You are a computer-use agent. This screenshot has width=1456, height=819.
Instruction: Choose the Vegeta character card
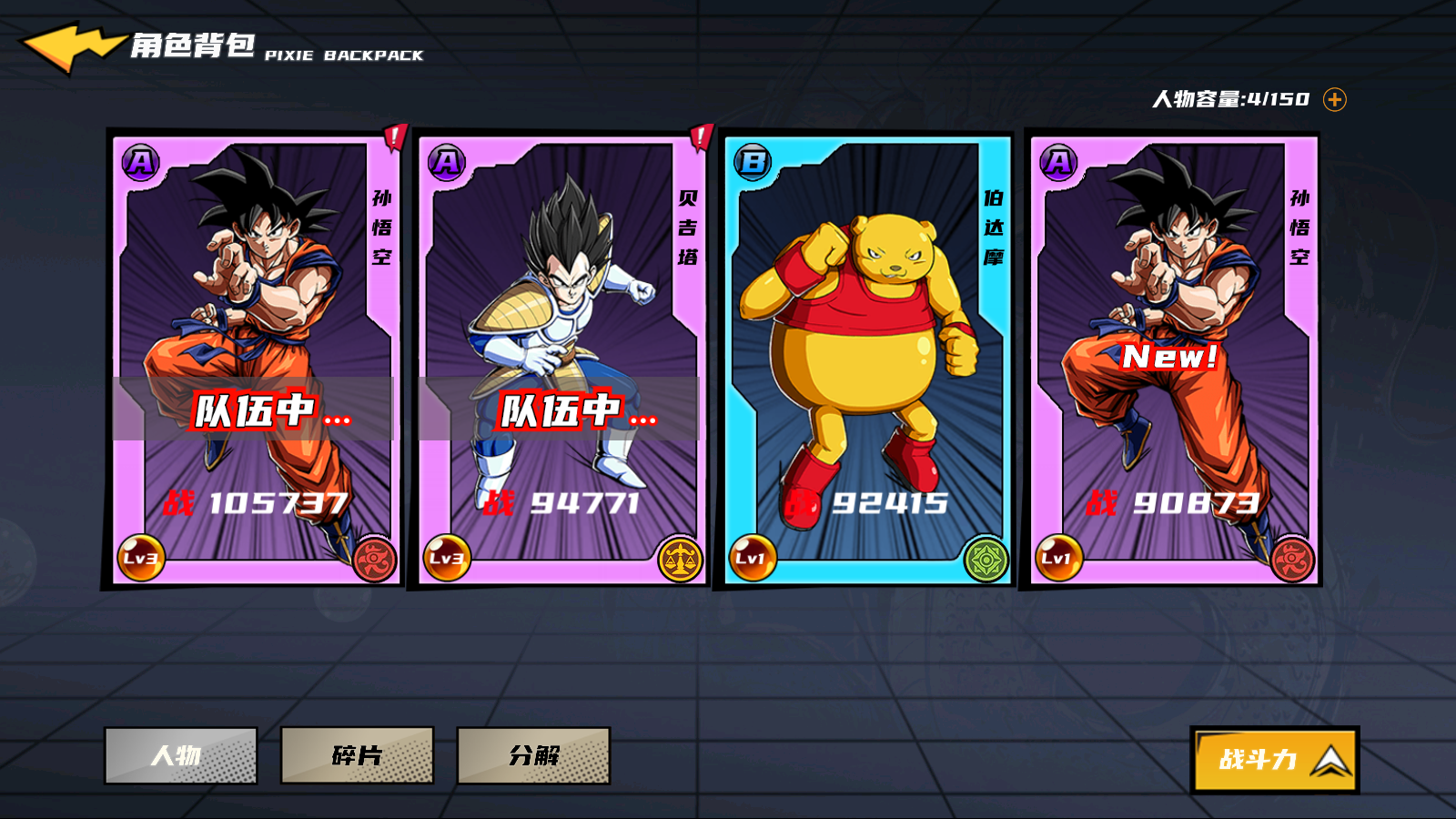pos(559,359)
